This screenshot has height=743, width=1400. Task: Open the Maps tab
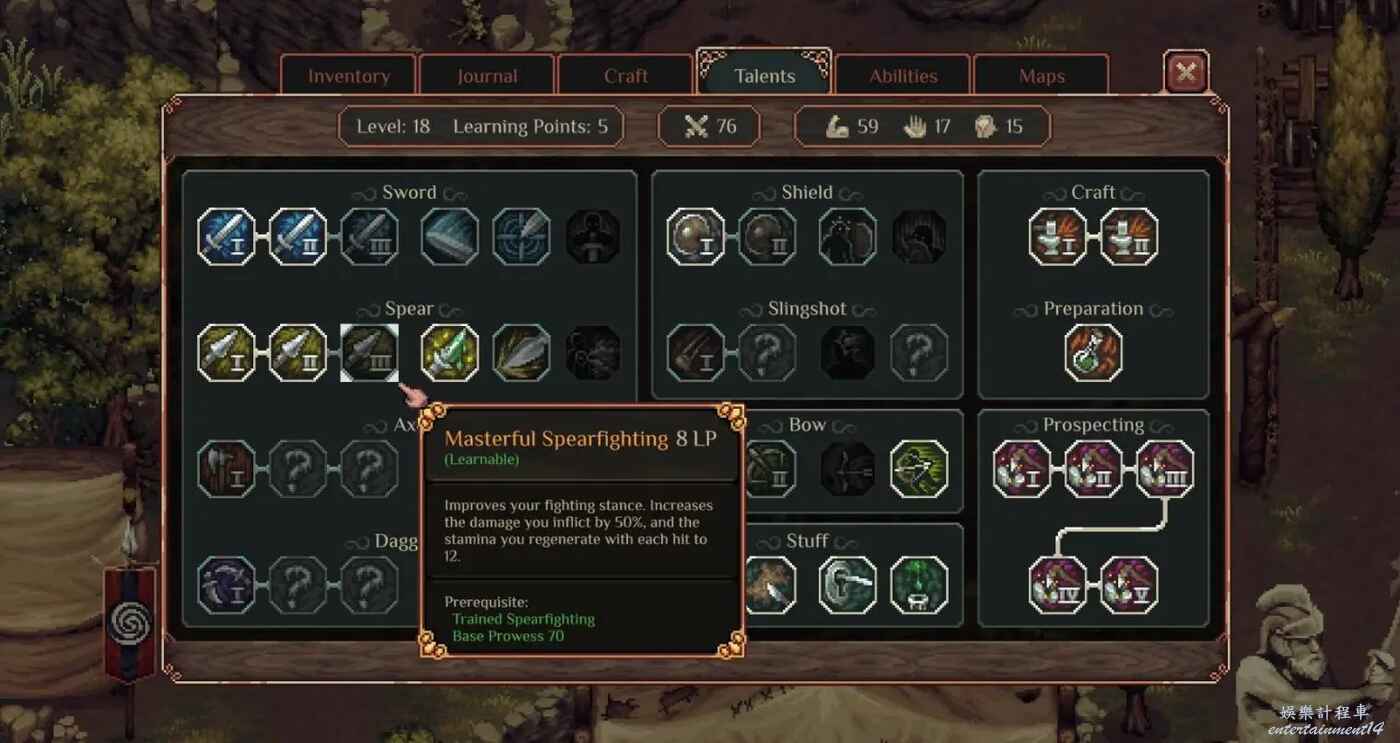click(x=1041, y=76)
